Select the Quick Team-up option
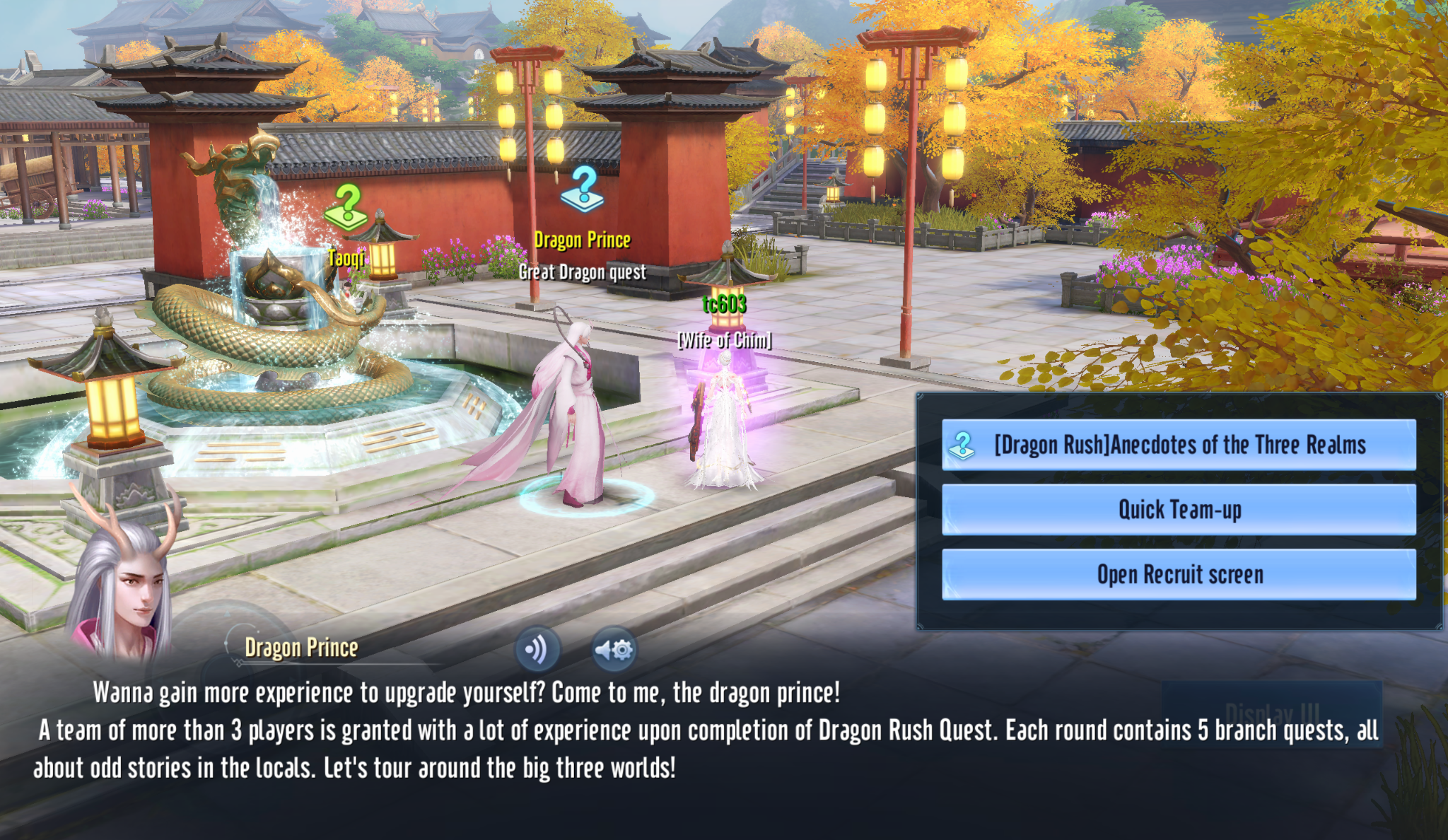This screenshot has height=840, width=1448. point(1179,510)
